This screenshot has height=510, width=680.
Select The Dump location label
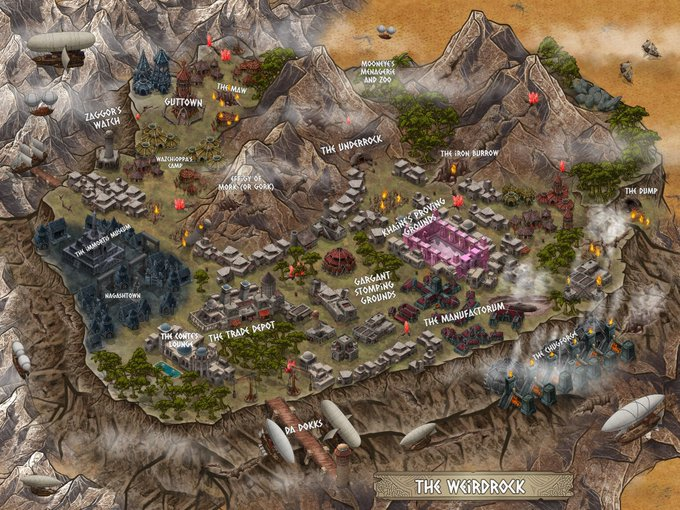click(x=639, y=190)
